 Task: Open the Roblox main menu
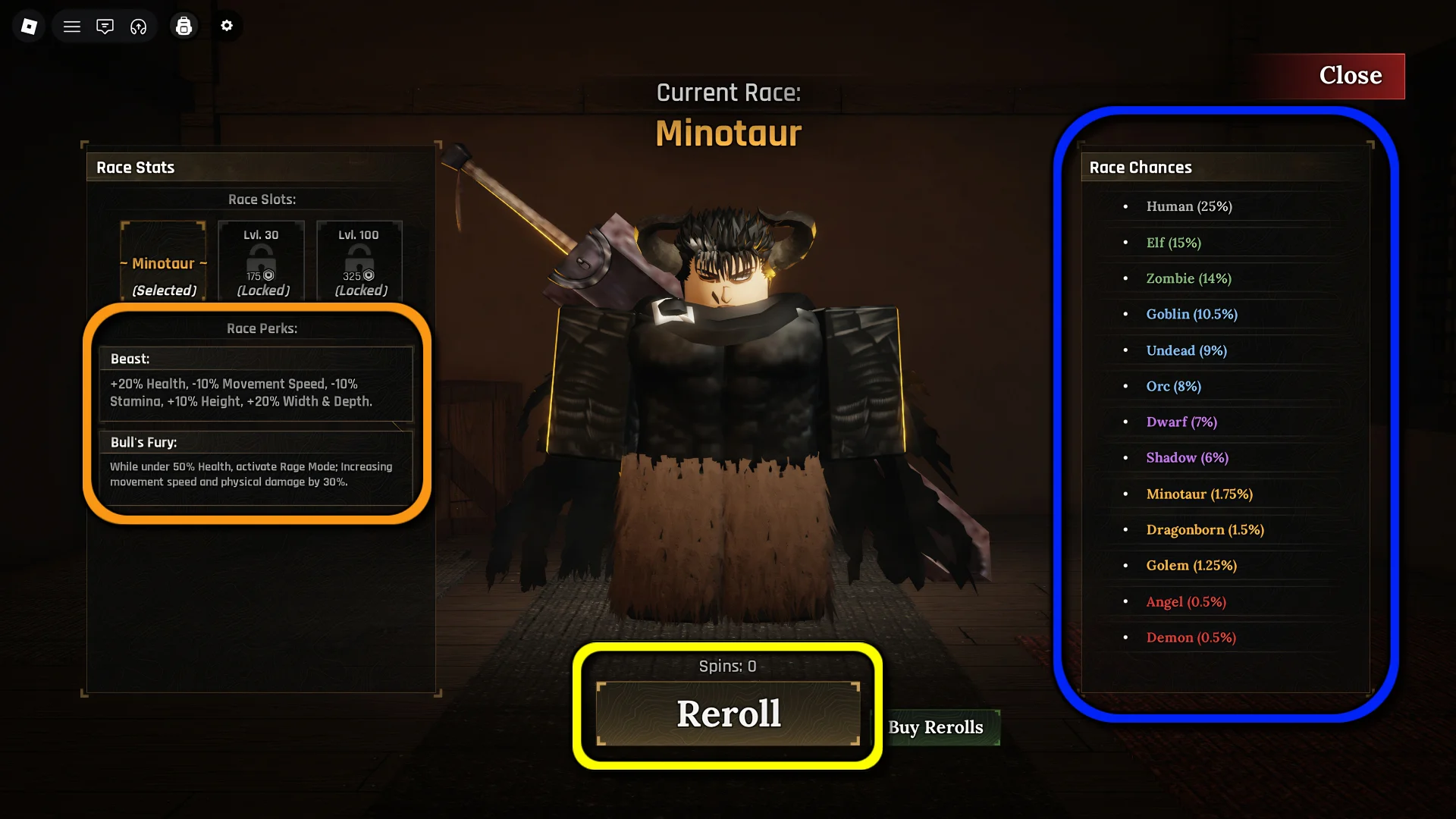pos(29,27)
